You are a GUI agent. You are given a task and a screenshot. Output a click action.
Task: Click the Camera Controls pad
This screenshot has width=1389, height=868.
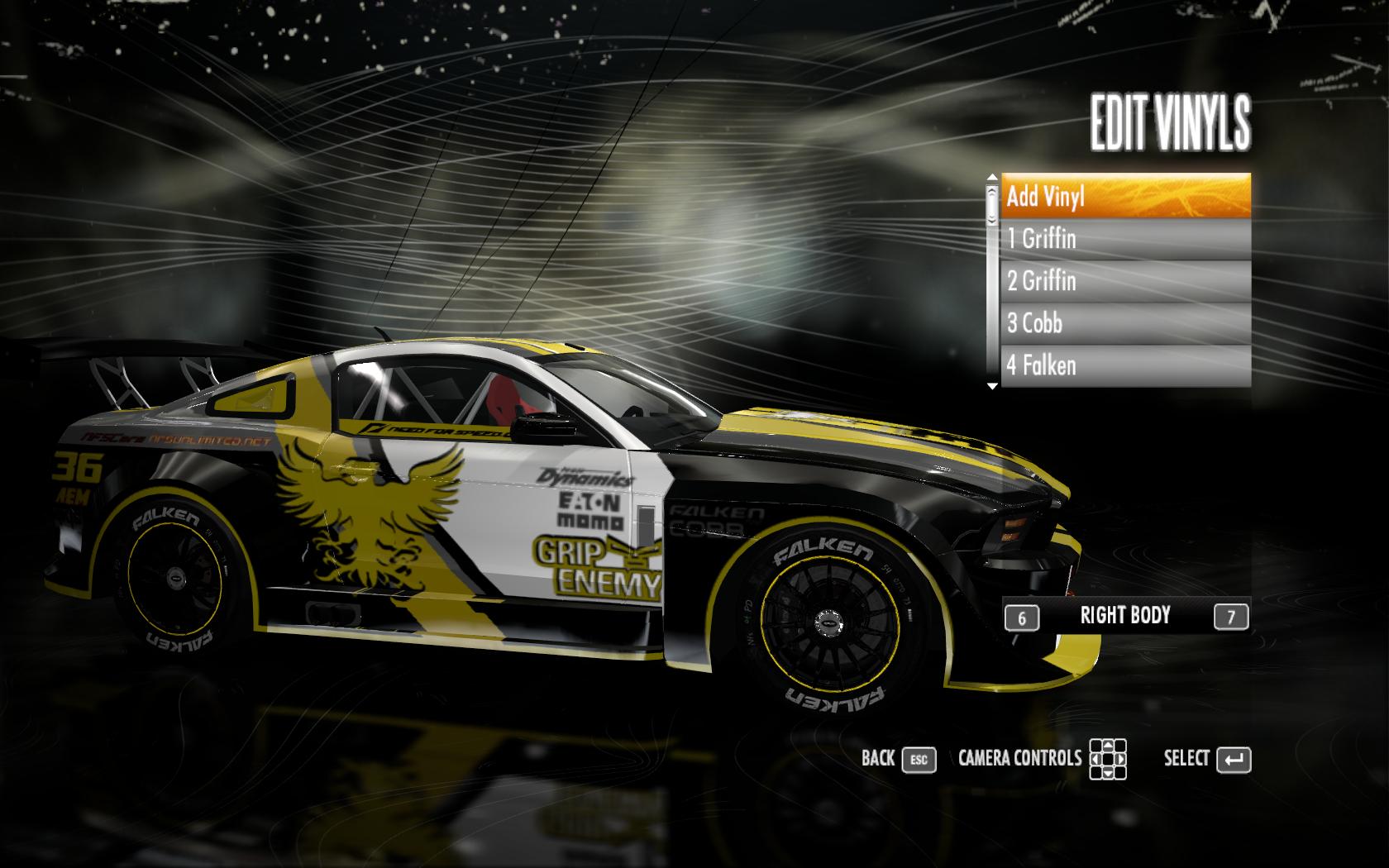tap(1107, 759)
